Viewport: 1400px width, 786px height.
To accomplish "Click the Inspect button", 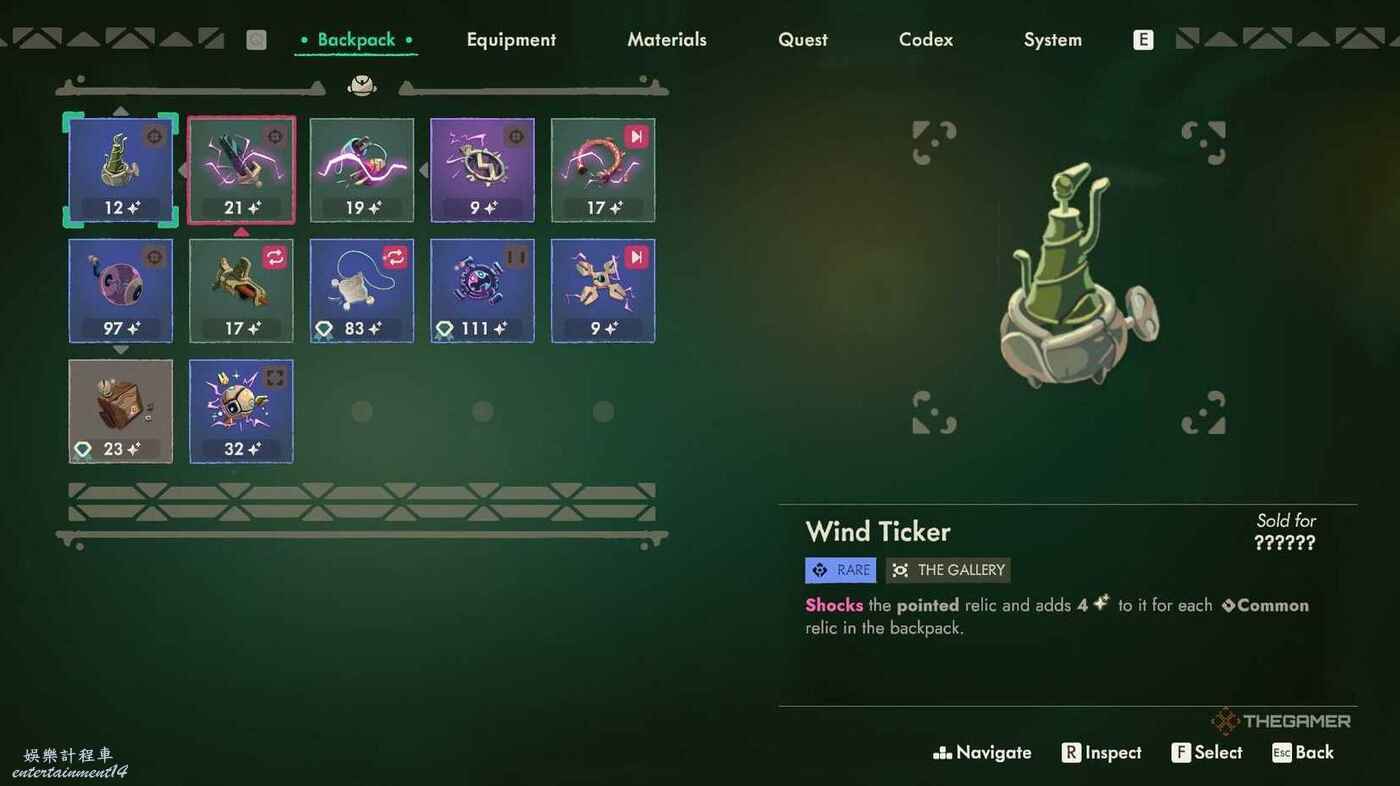I will coord(1101,753).
